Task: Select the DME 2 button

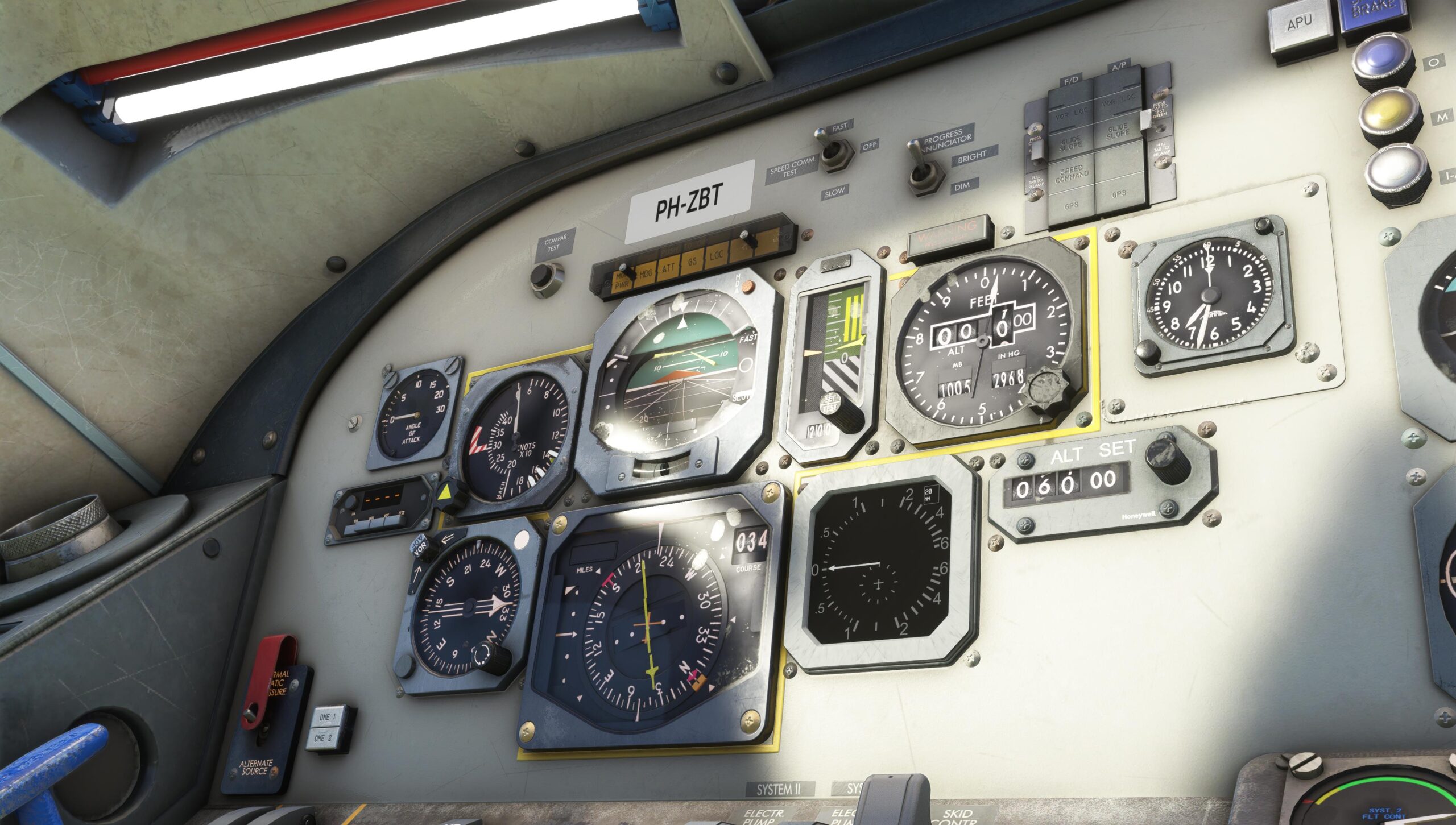Action: 322,738
